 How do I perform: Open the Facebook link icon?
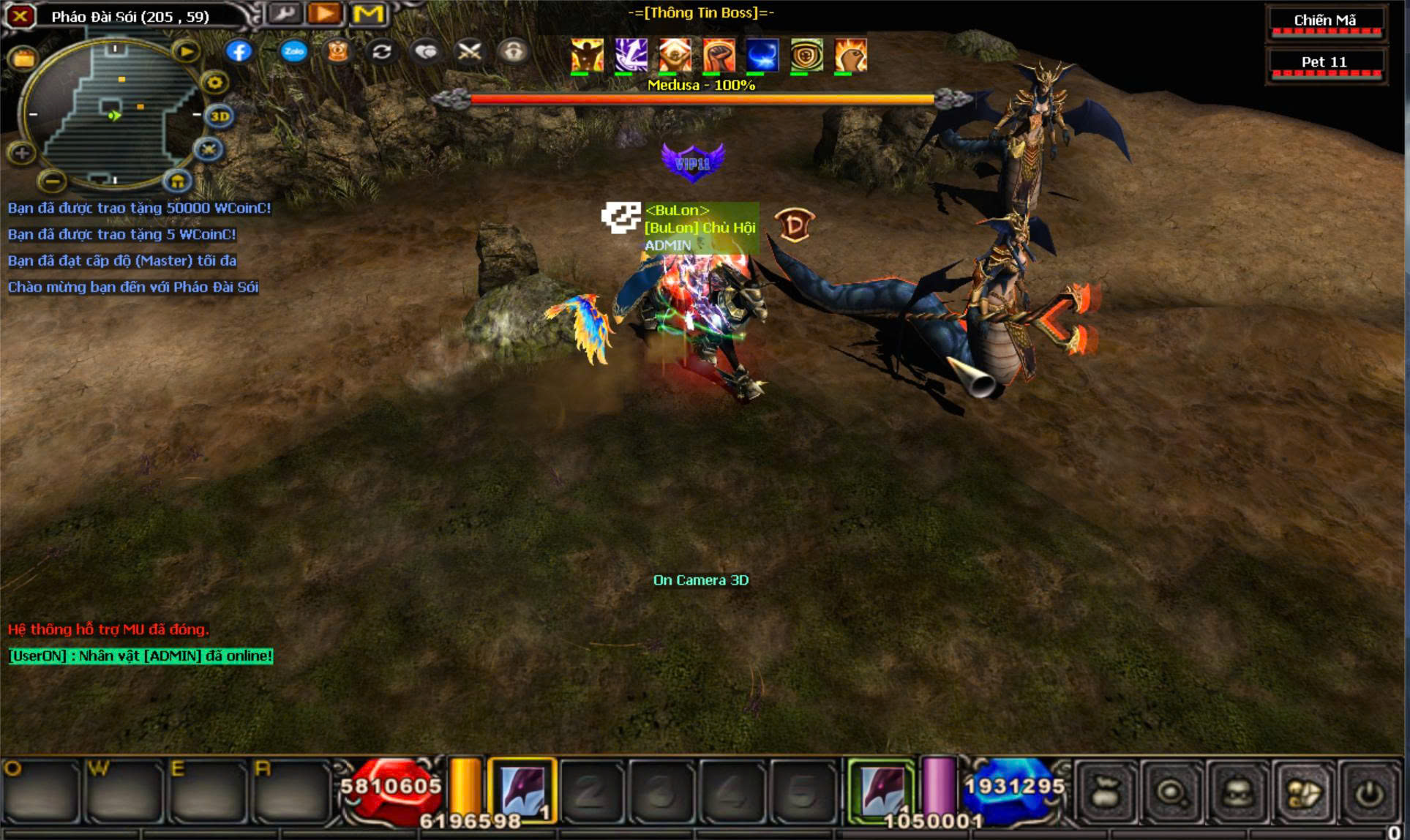(239, 51)
